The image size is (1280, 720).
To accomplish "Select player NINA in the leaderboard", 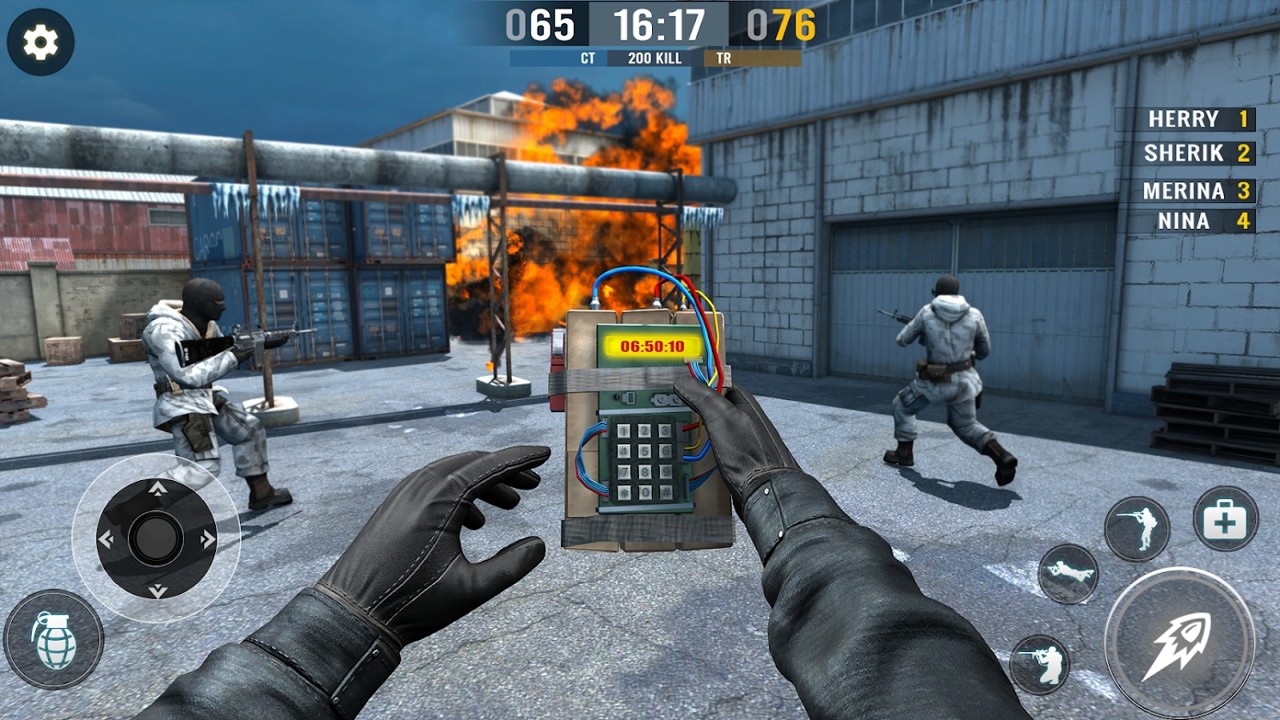I will click(x=1186, y=220).
